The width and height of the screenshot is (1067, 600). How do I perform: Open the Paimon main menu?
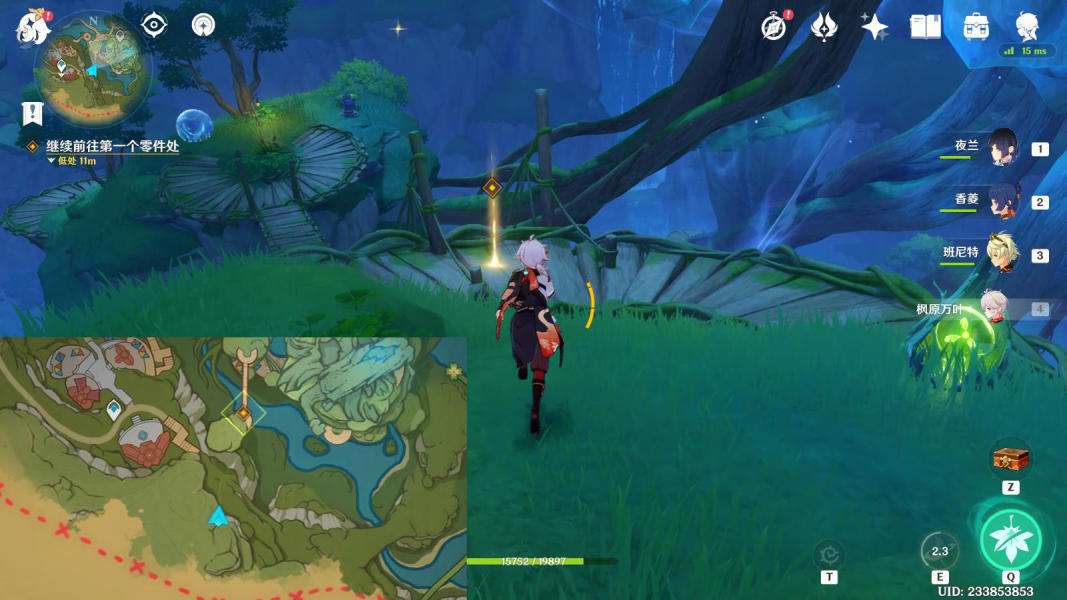[33, 27]
